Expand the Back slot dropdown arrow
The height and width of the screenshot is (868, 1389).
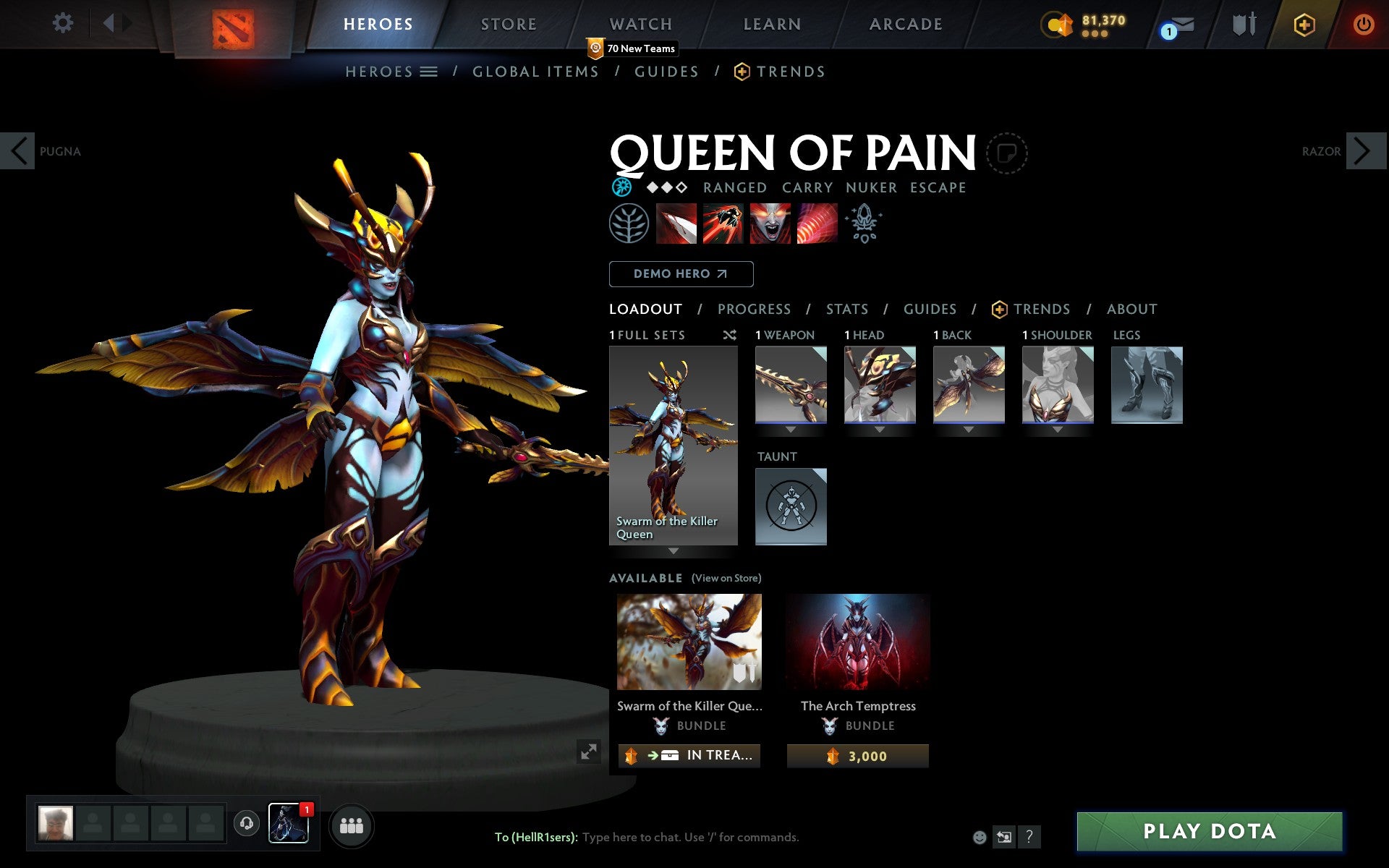(969, 428)
